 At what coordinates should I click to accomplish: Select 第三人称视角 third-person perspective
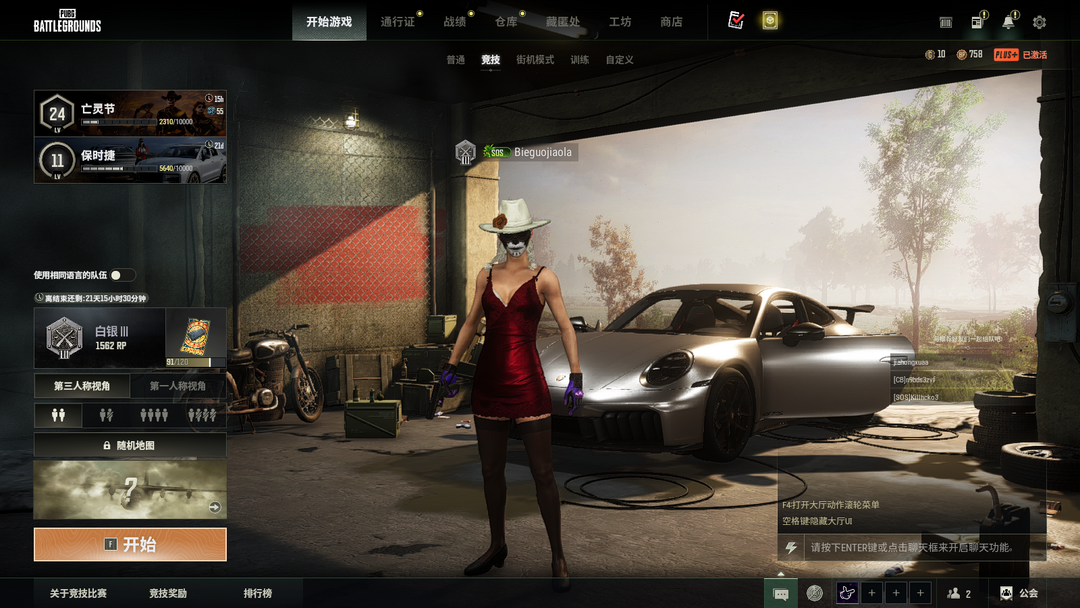click(x=82, y=386)
